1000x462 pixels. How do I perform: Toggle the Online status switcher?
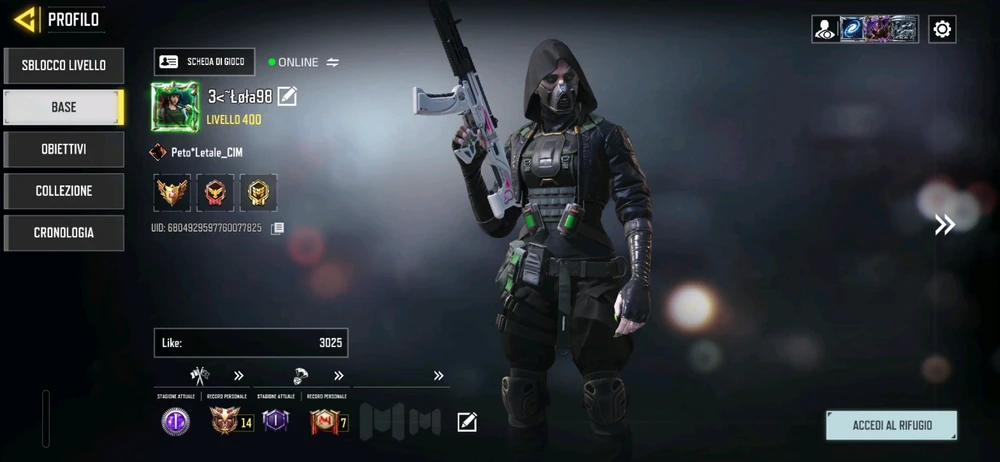pyautogui.click(x=333, y=62)
